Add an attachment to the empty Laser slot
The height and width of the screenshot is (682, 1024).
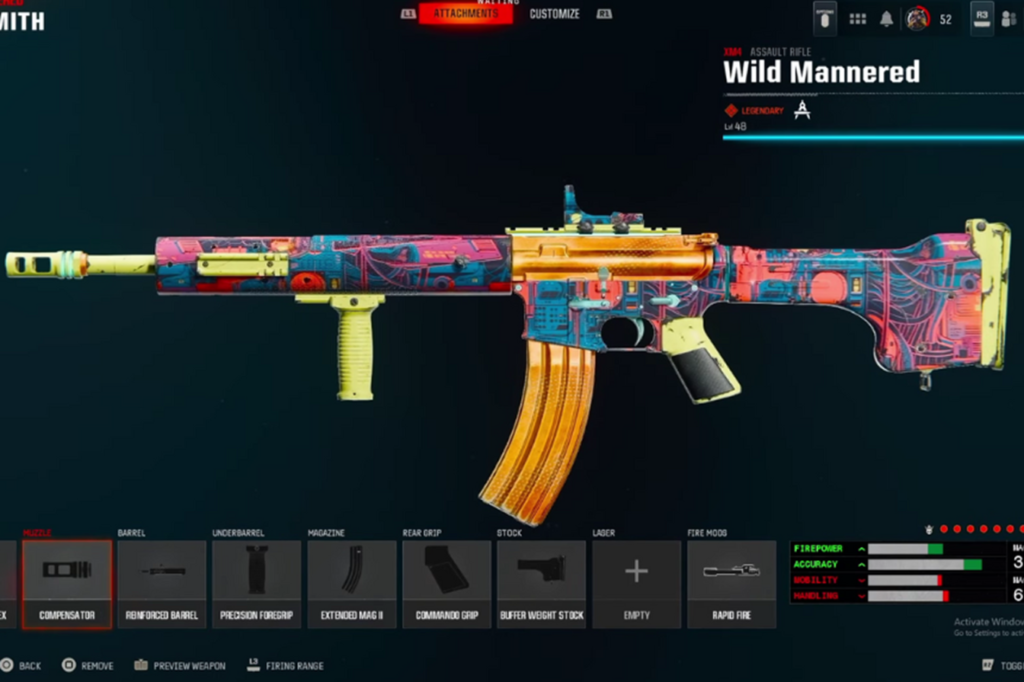click(636, 584)
